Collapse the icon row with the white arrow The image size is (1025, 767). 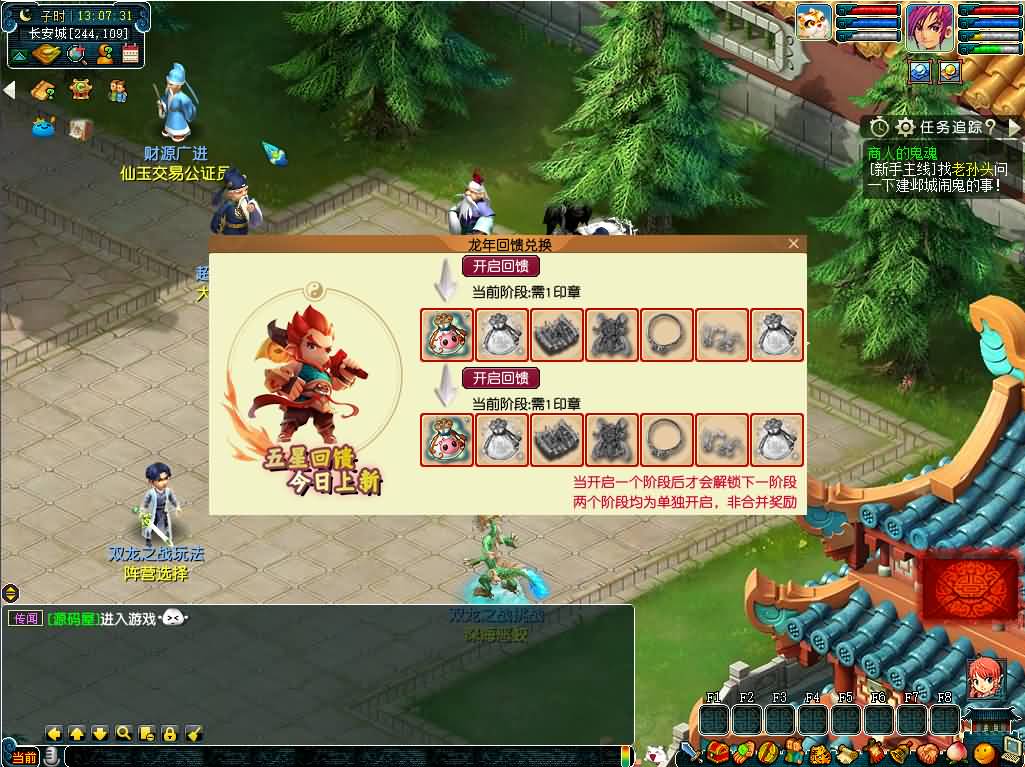click(9, 90)
